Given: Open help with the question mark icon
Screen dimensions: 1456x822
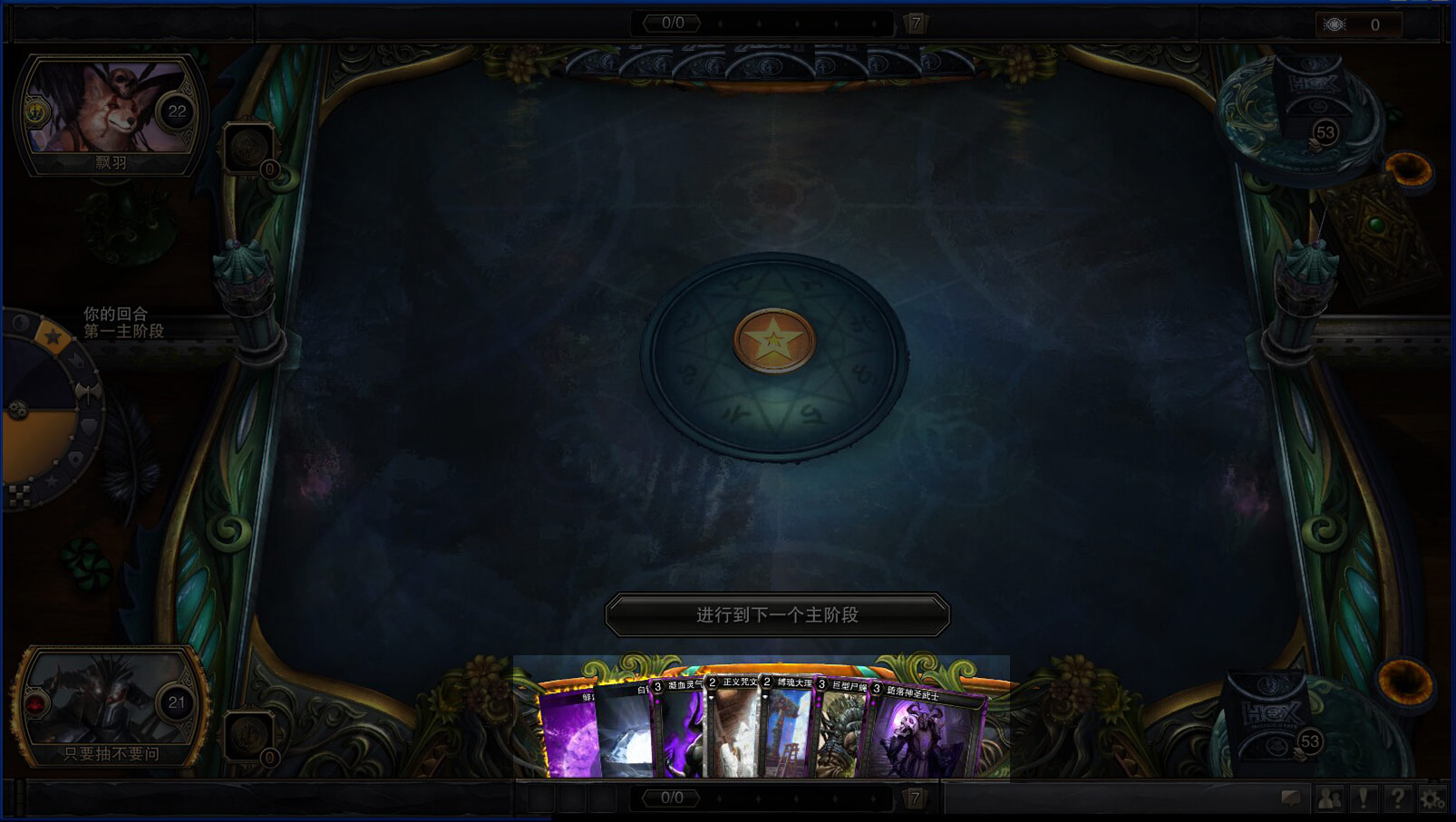Looking at the screenshot, I should tap(1398, 798).
